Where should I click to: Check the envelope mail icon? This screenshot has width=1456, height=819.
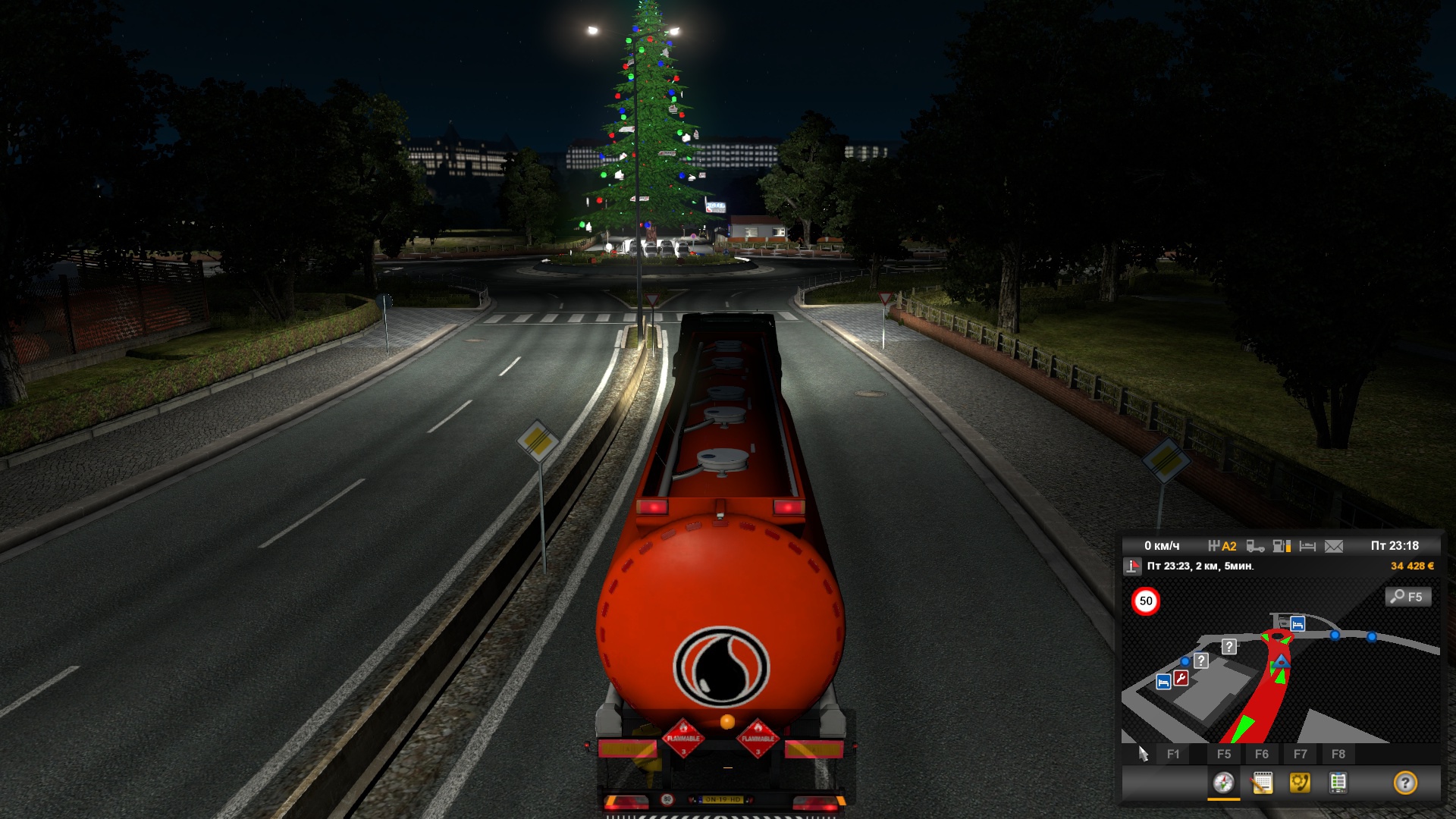[1334, 546]
